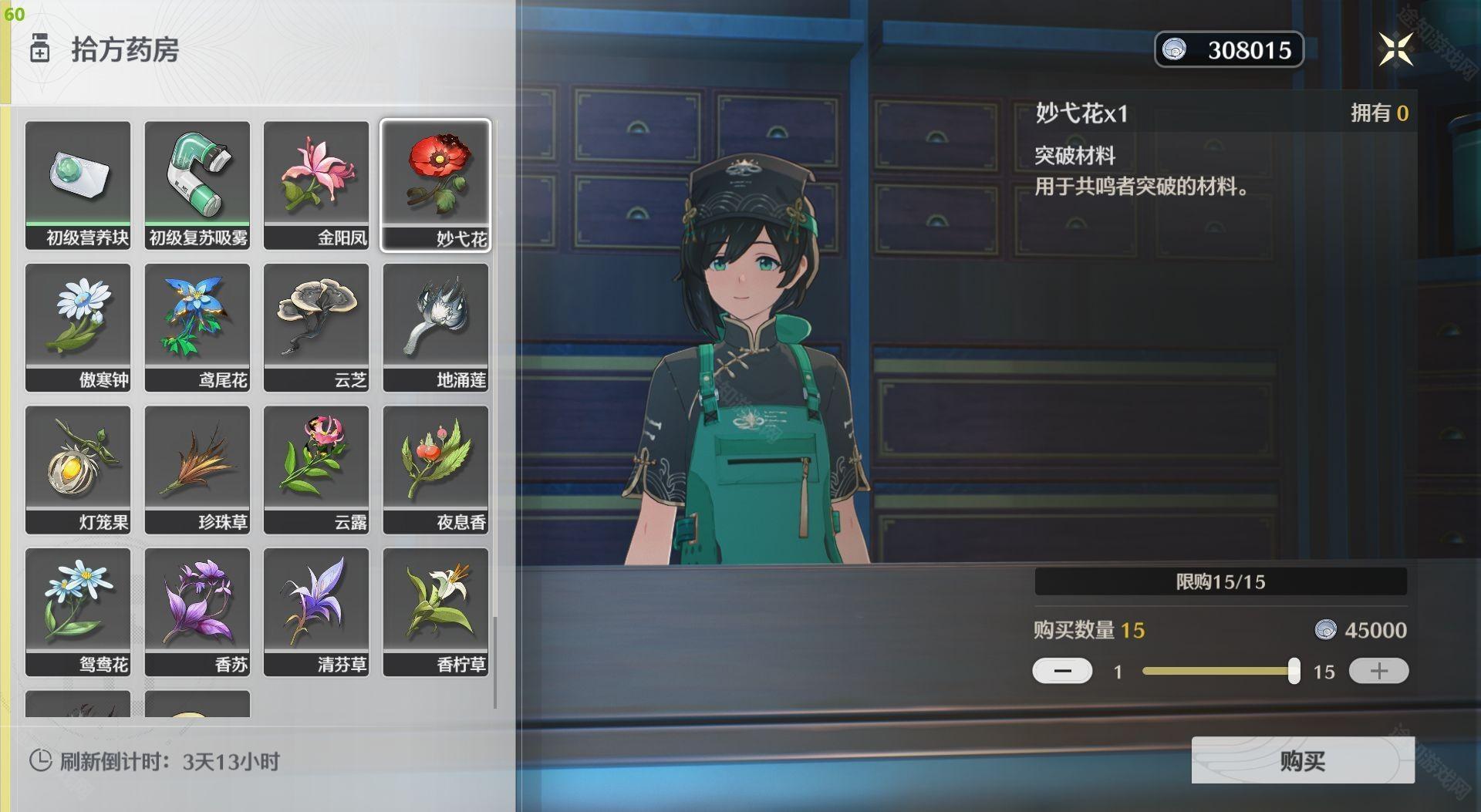
Task: Select the 珍珠草 item slot
Action: [197, 470]
